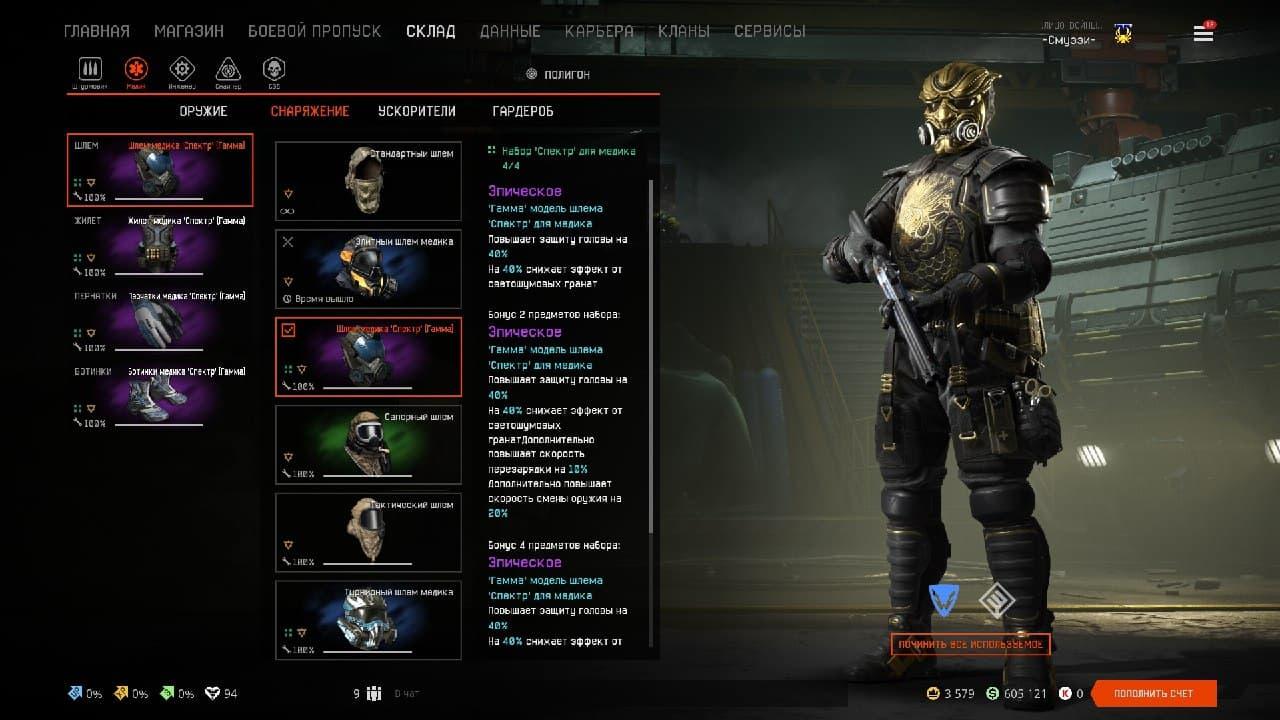Go to the Боевой пропуск section

314,31
